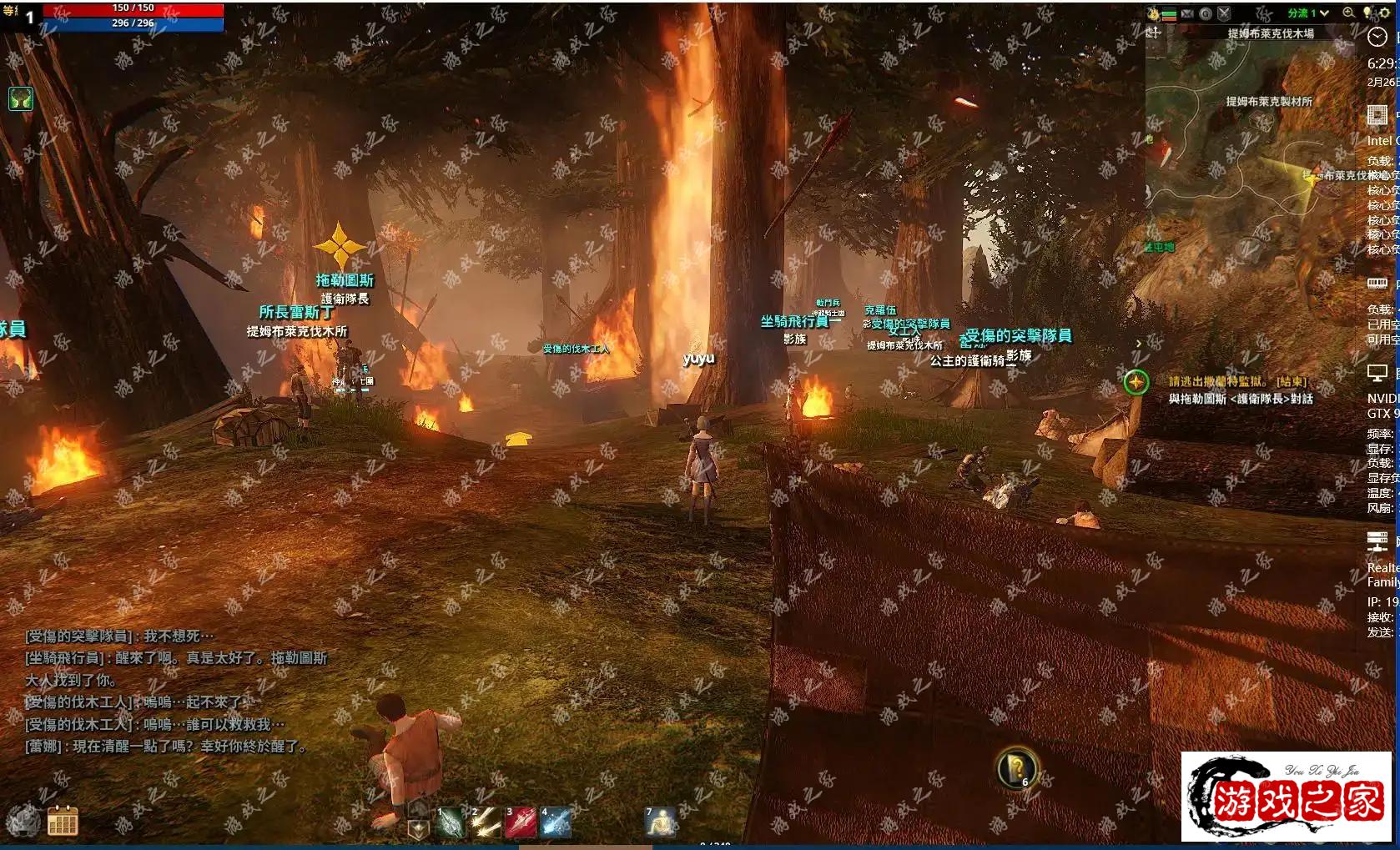Image resolution: width=1400 pixels, height=850 pixels.
Task: Select the green buff icon under the health bar
Action: (x=21, y=99)
